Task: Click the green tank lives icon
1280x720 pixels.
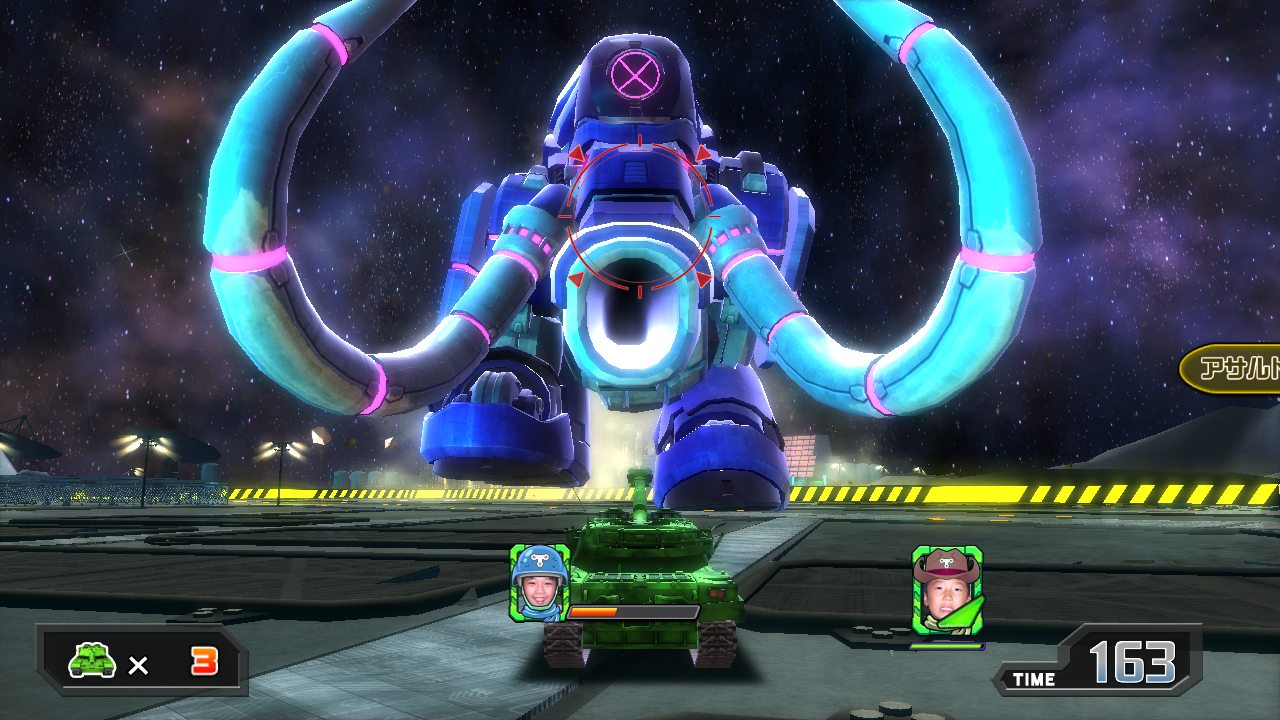Action: click(93, 660)
